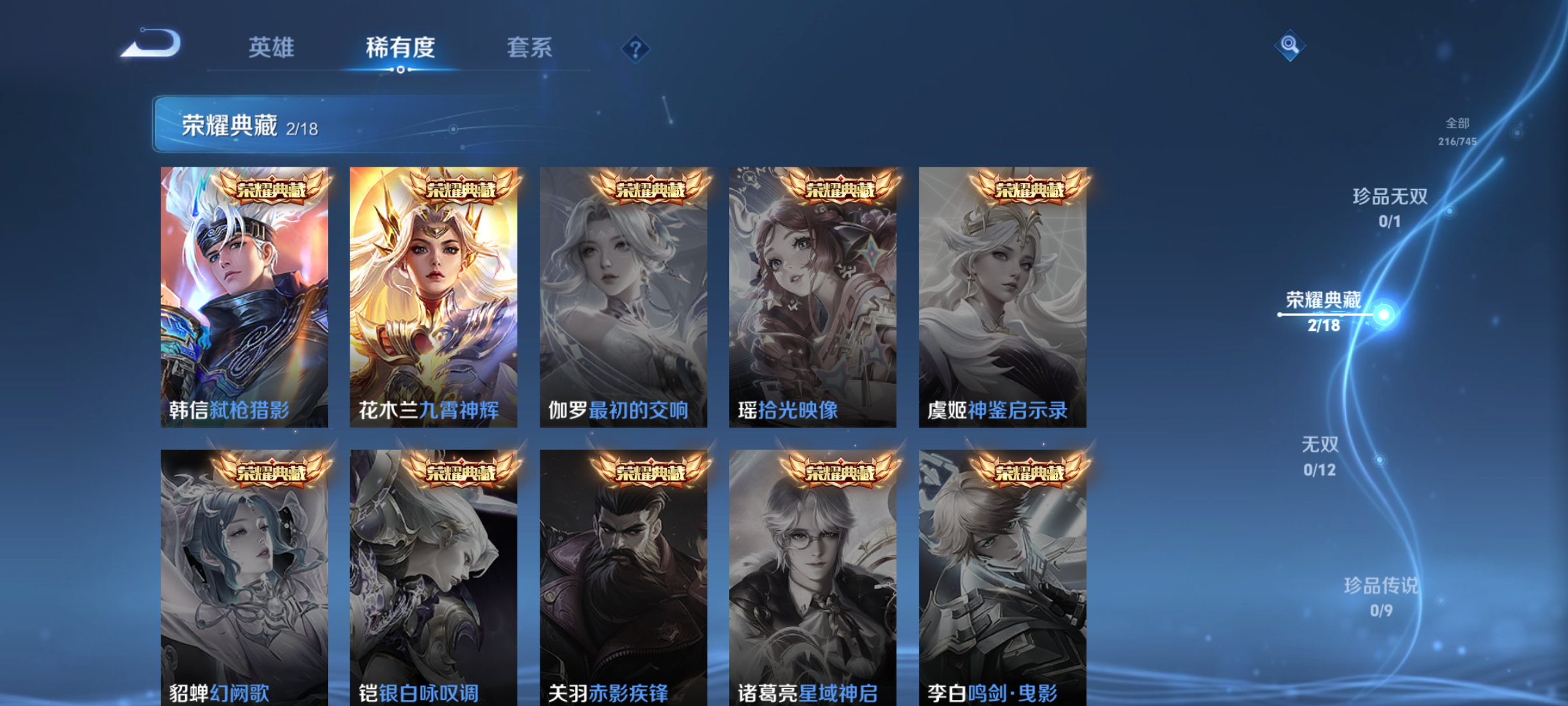The height and width of the screenshot is (706, 1568).
Task: Open the help question mark icon
Action: pyautogui.click(x=634, y=48)
